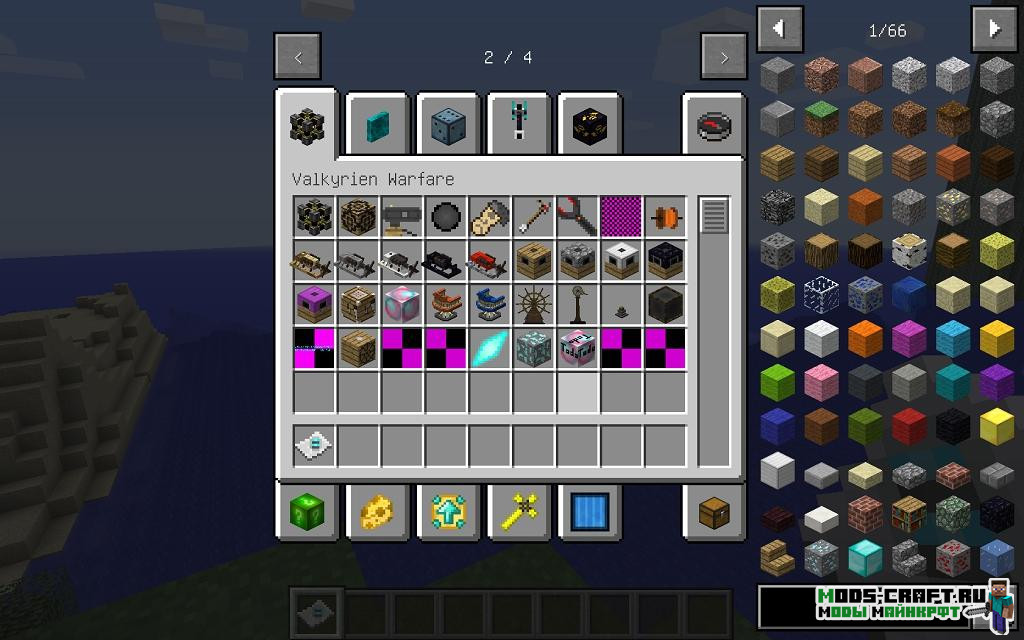Go to the previous creative tab page

[x=298, y=57]
